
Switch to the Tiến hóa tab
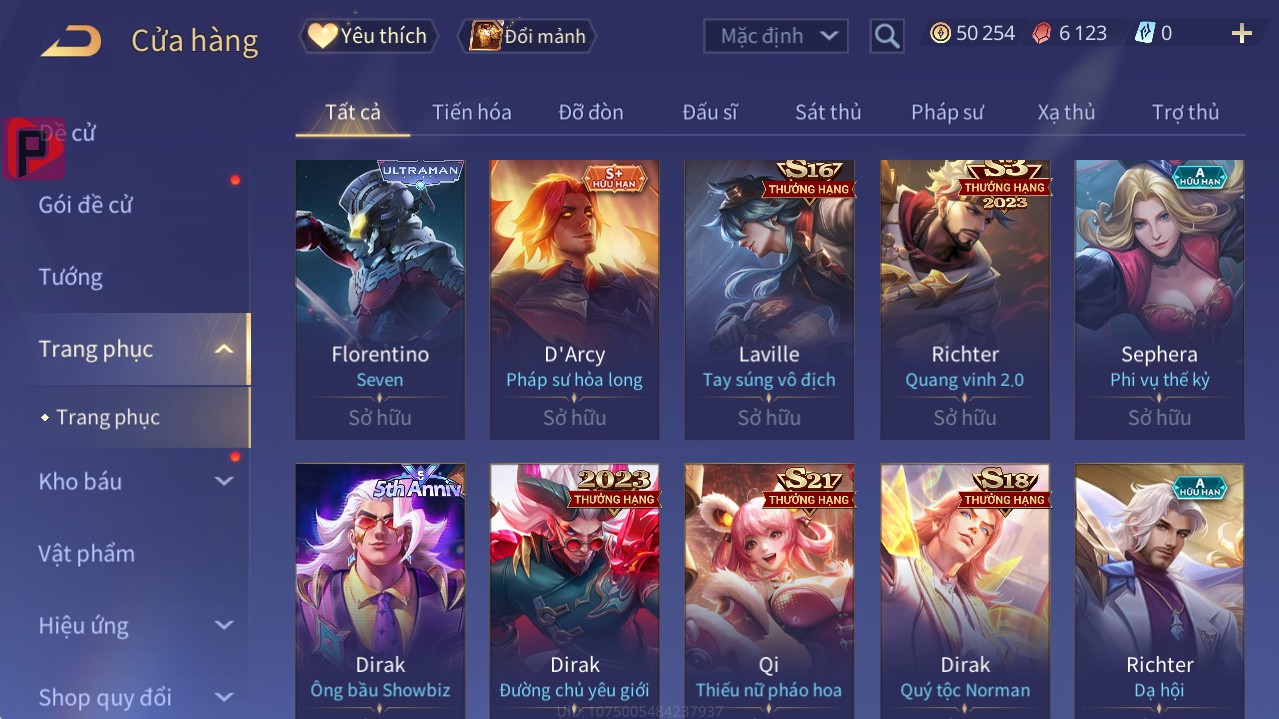coord(471,112)
